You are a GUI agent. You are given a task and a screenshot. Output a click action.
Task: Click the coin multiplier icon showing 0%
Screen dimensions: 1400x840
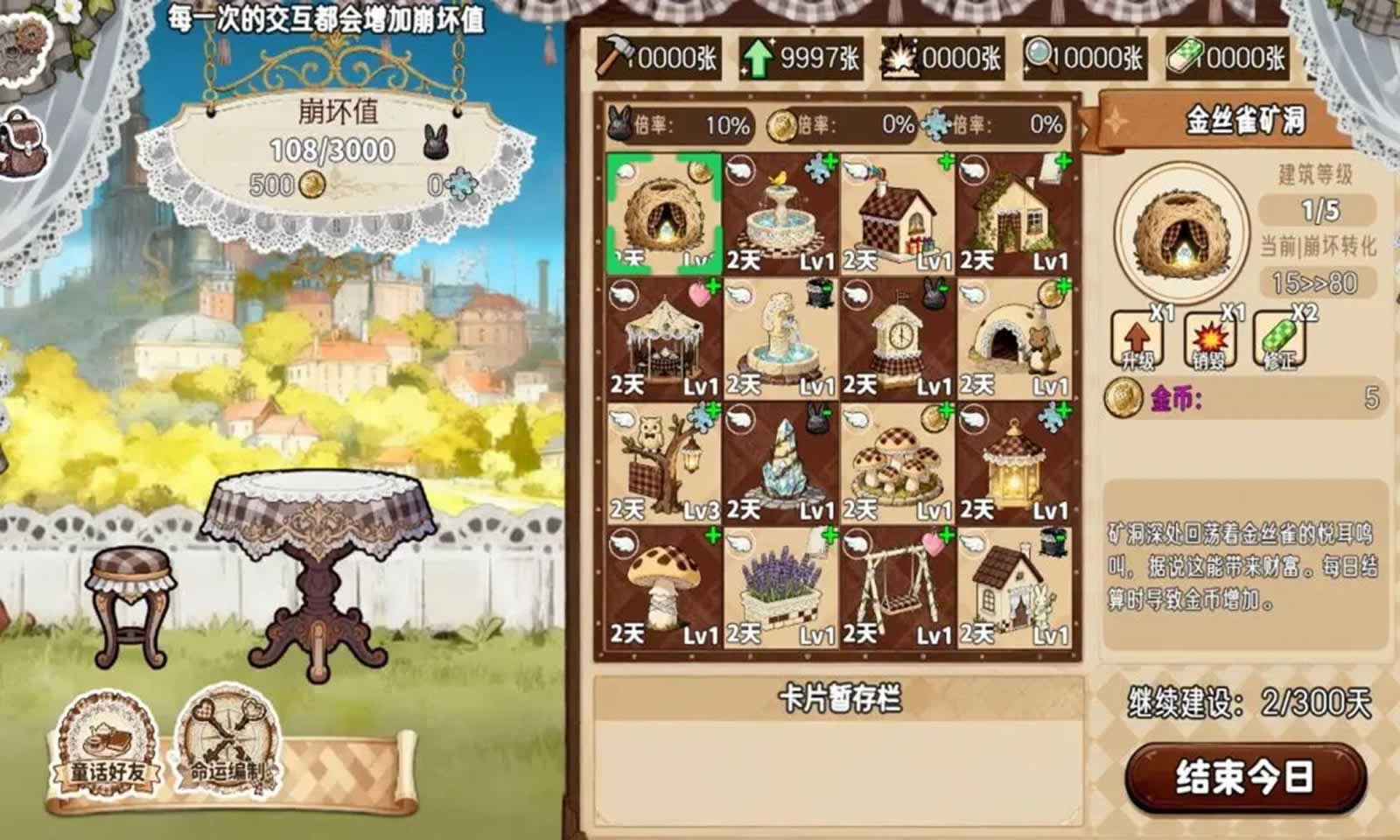pos(783,124)
